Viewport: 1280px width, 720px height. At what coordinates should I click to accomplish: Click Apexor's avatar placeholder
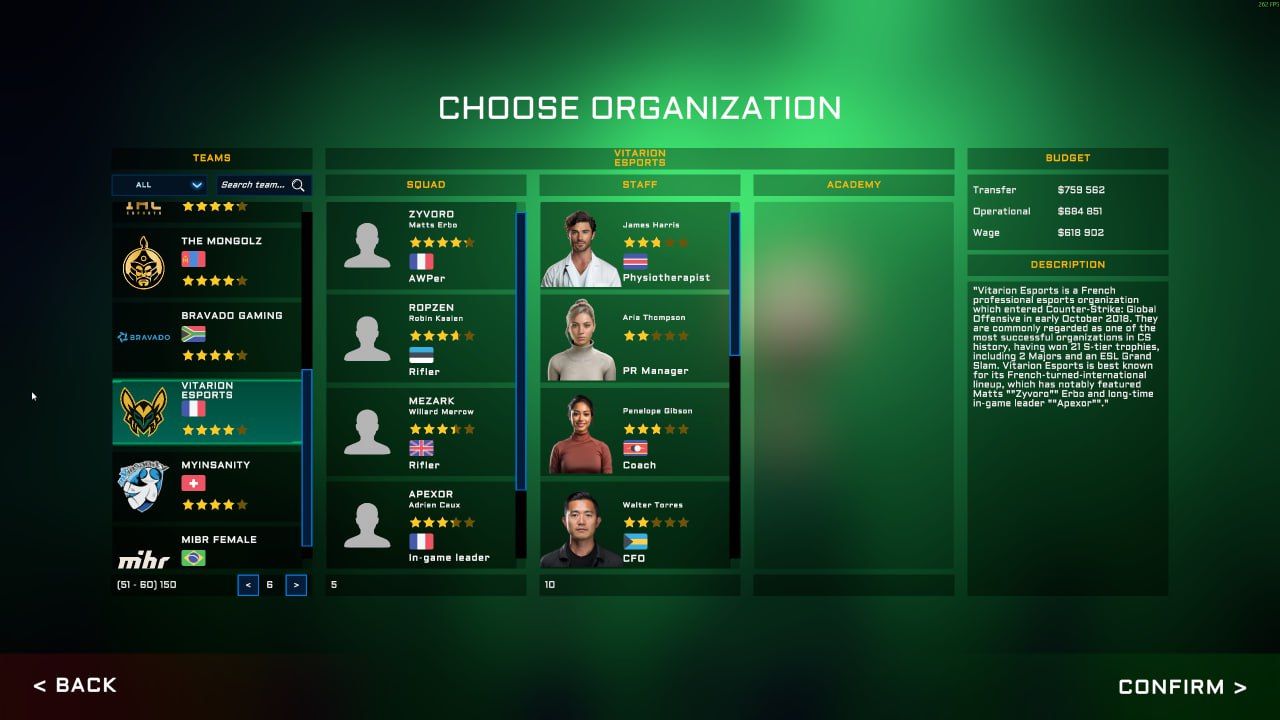[366, 524]
